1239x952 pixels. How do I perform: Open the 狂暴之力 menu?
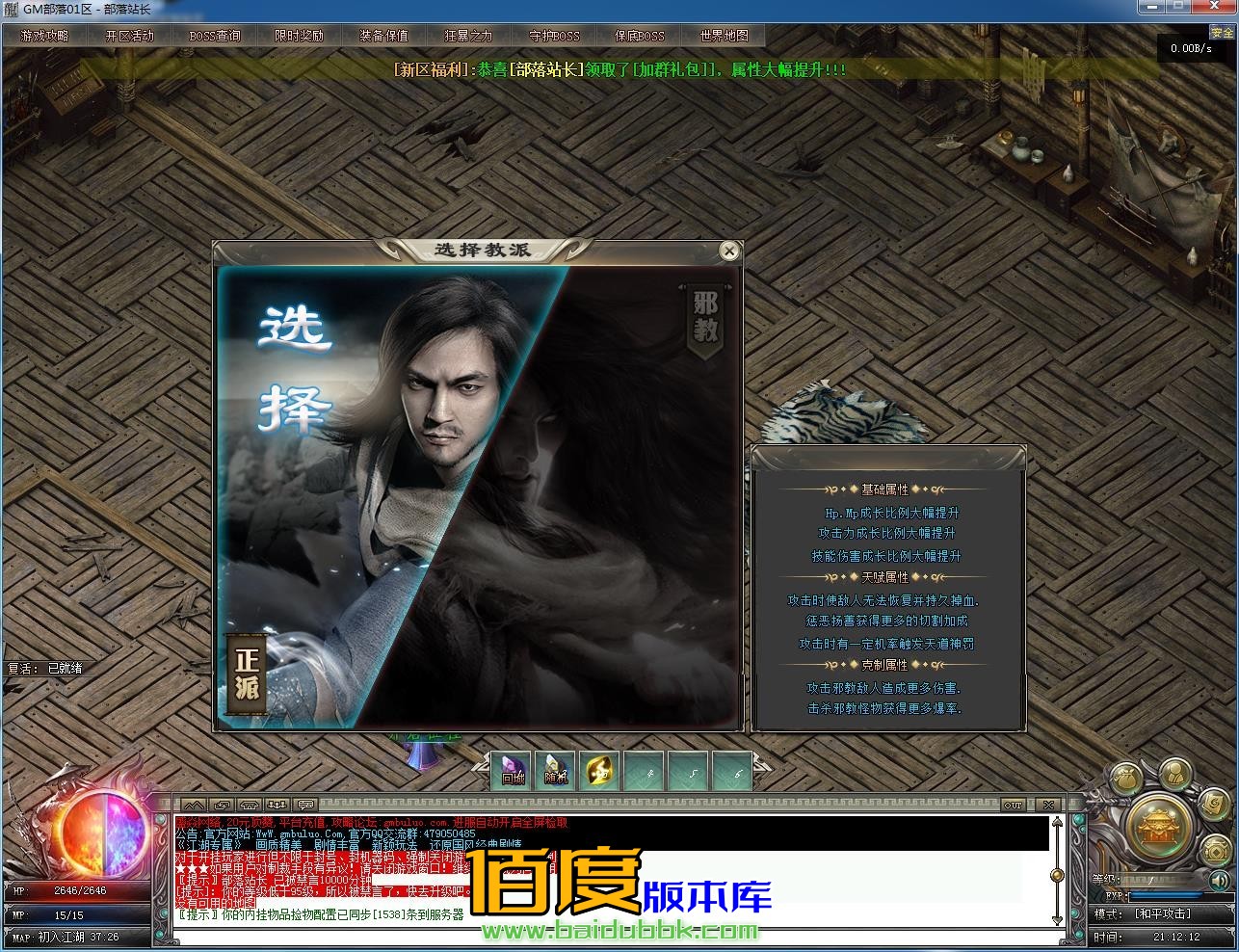[468, 36]
